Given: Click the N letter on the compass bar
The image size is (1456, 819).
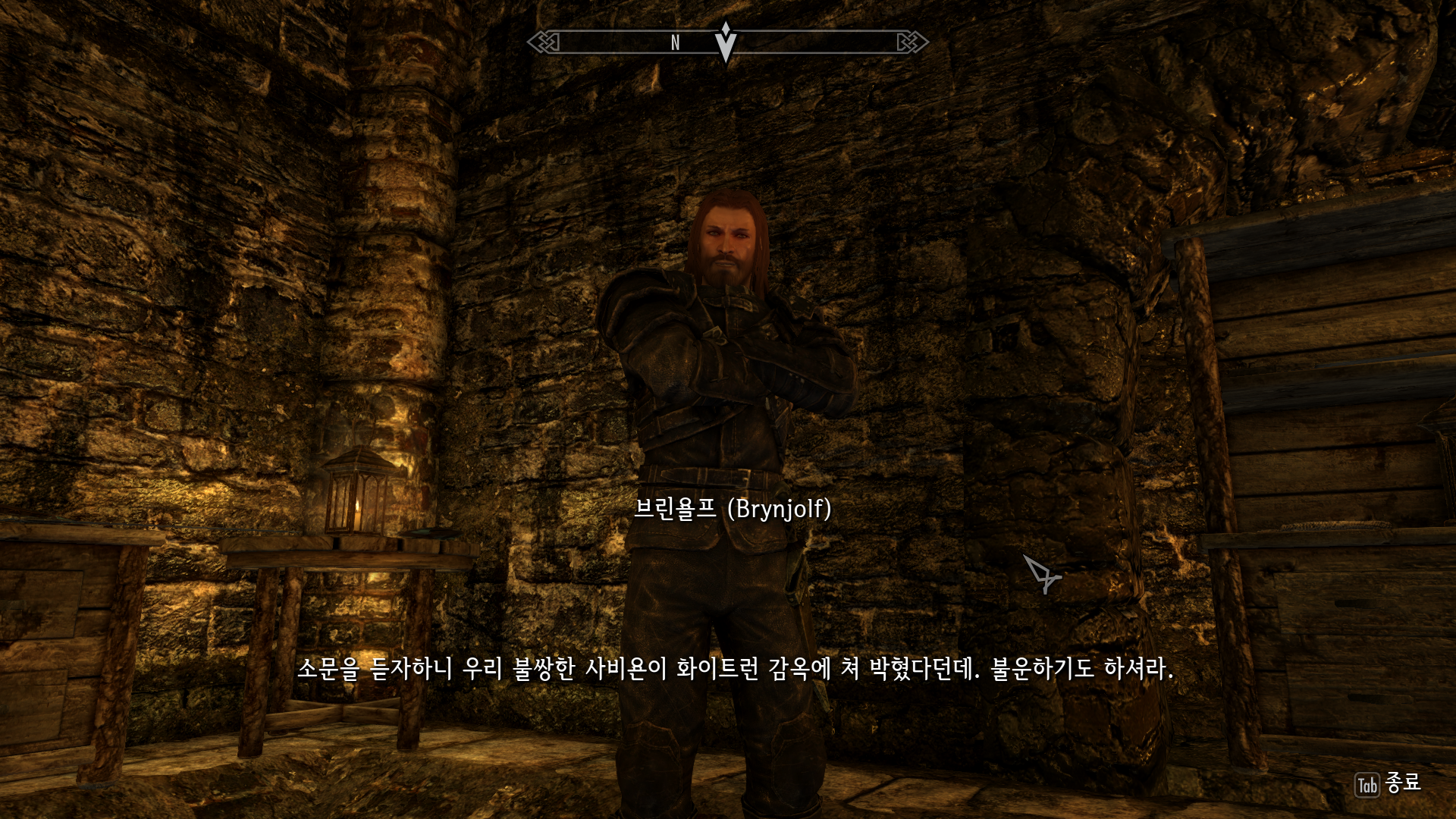Looking at the screenshot, I should point(674,43).
